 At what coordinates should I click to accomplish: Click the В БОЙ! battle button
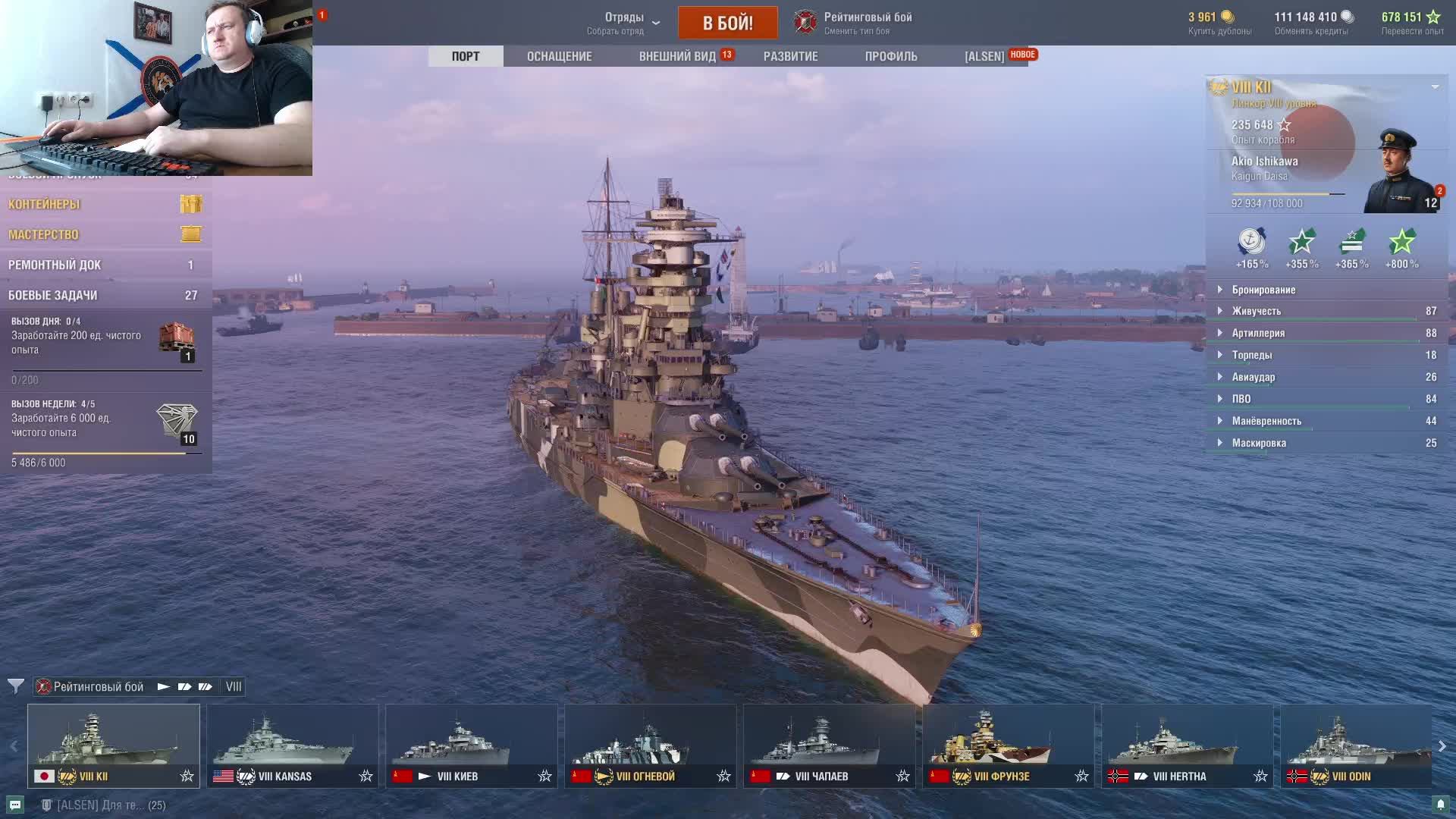(x=727, y=23)
